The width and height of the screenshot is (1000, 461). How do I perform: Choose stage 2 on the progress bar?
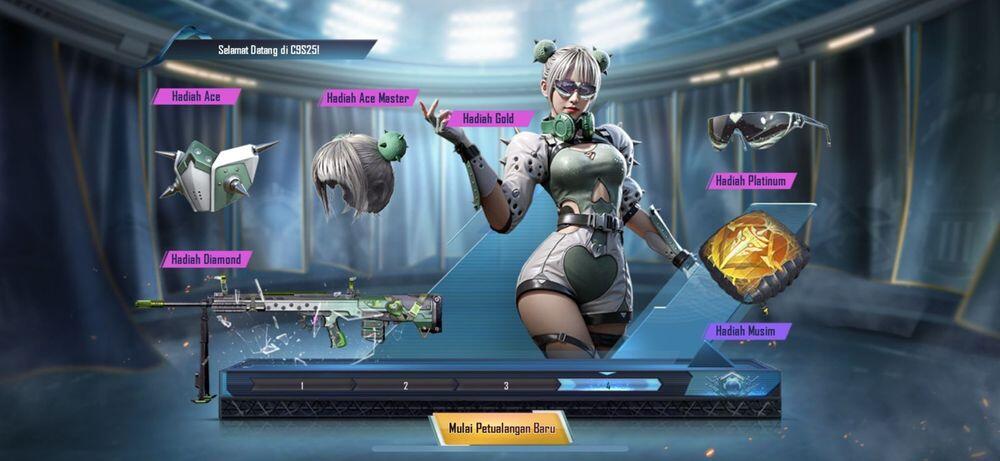click(405, 385)
